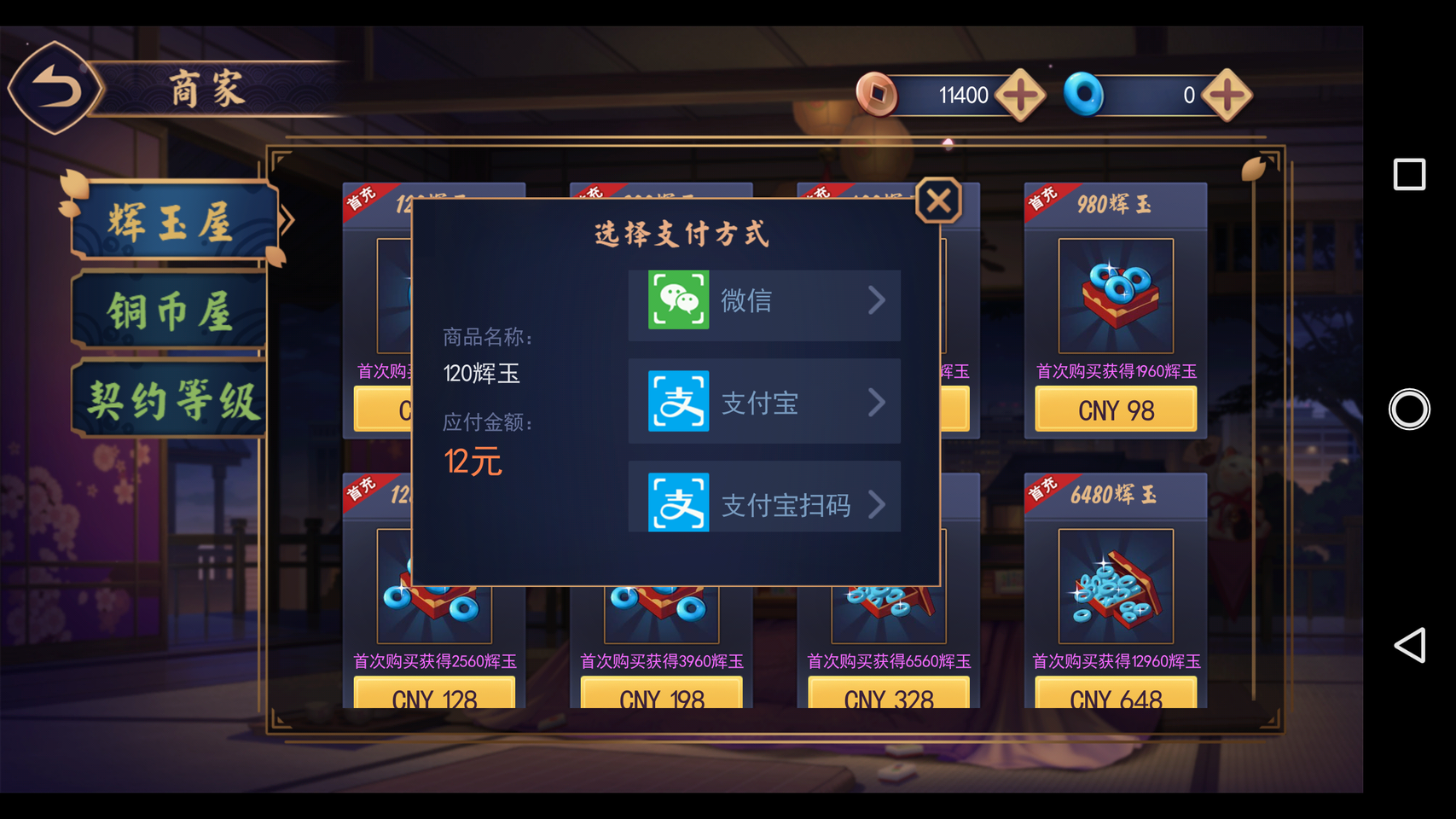1456x819 pixels.
Task: Purchase the CNY 648 jade pack
Action: coord(1116,695)
